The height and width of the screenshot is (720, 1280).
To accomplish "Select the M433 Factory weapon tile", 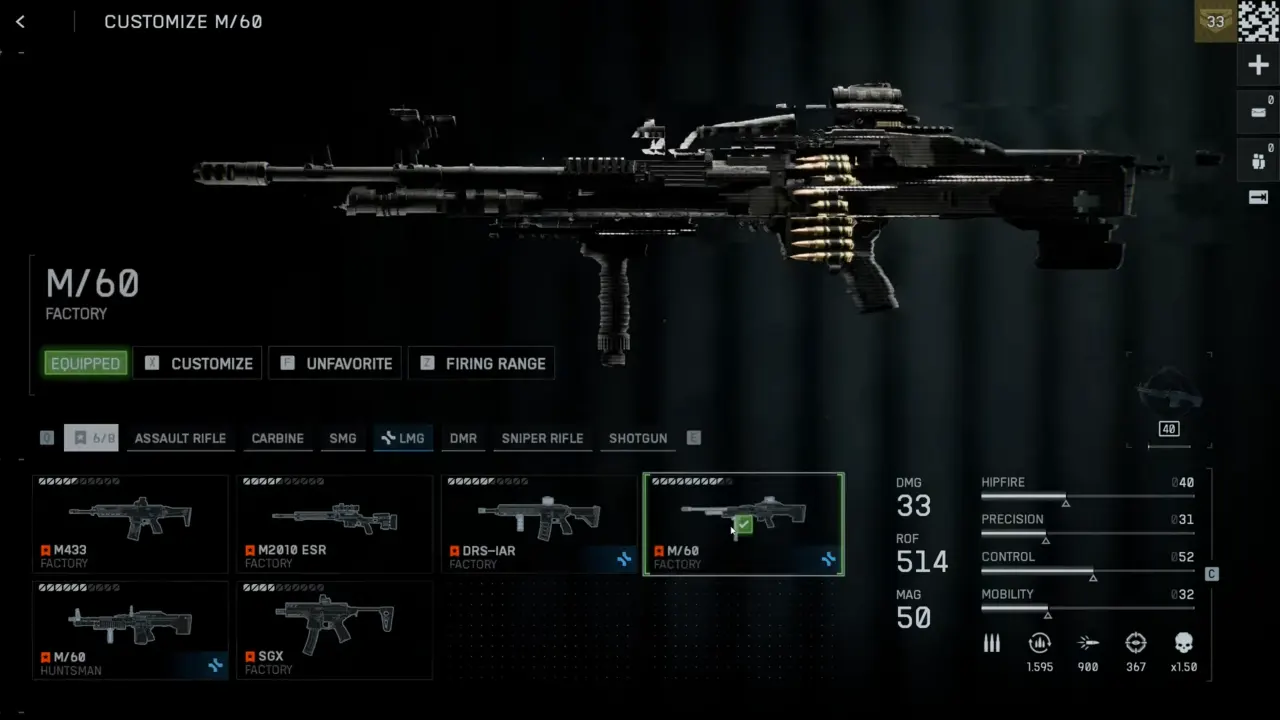I will pyautogui.click(x=131, y=524).
